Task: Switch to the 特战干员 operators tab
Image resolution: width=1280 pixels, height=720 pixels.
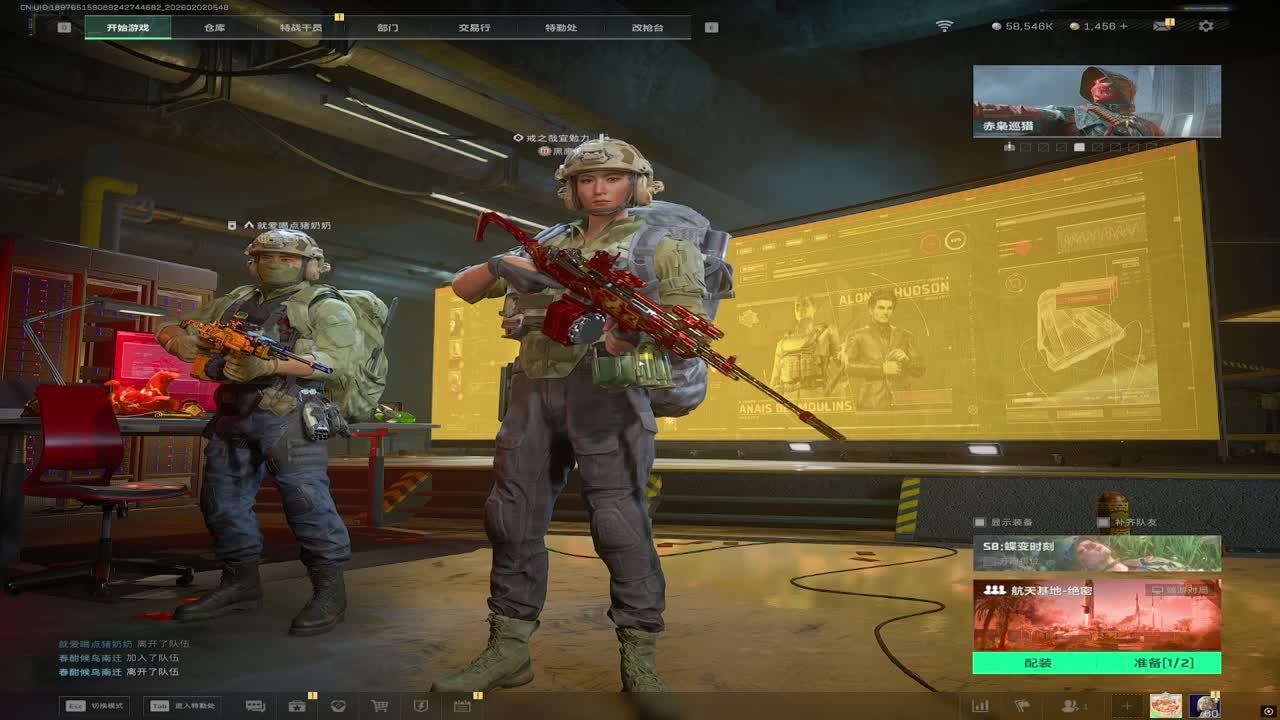Action: 301,27
